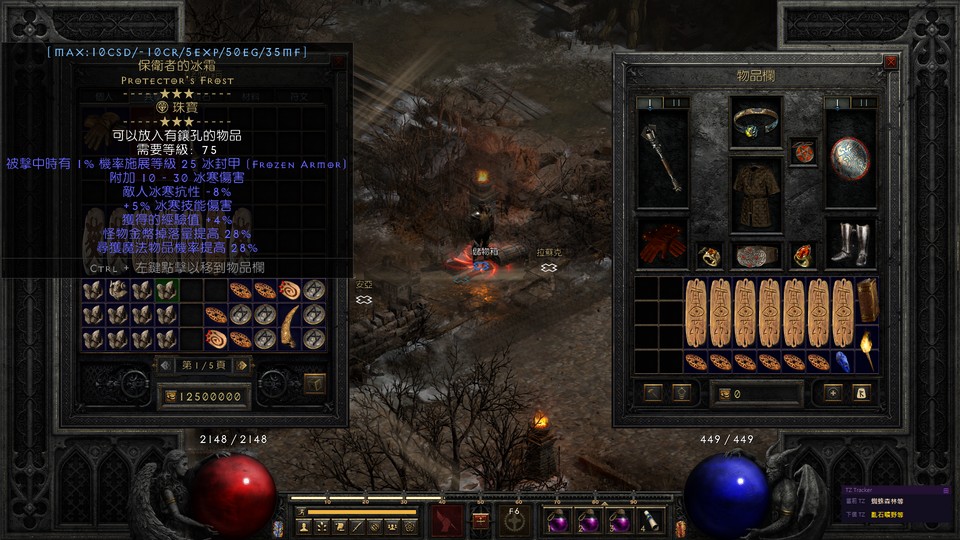
Task: Select the equipped amulet slot
Action: pyautogui.click(x=803, y=152)
